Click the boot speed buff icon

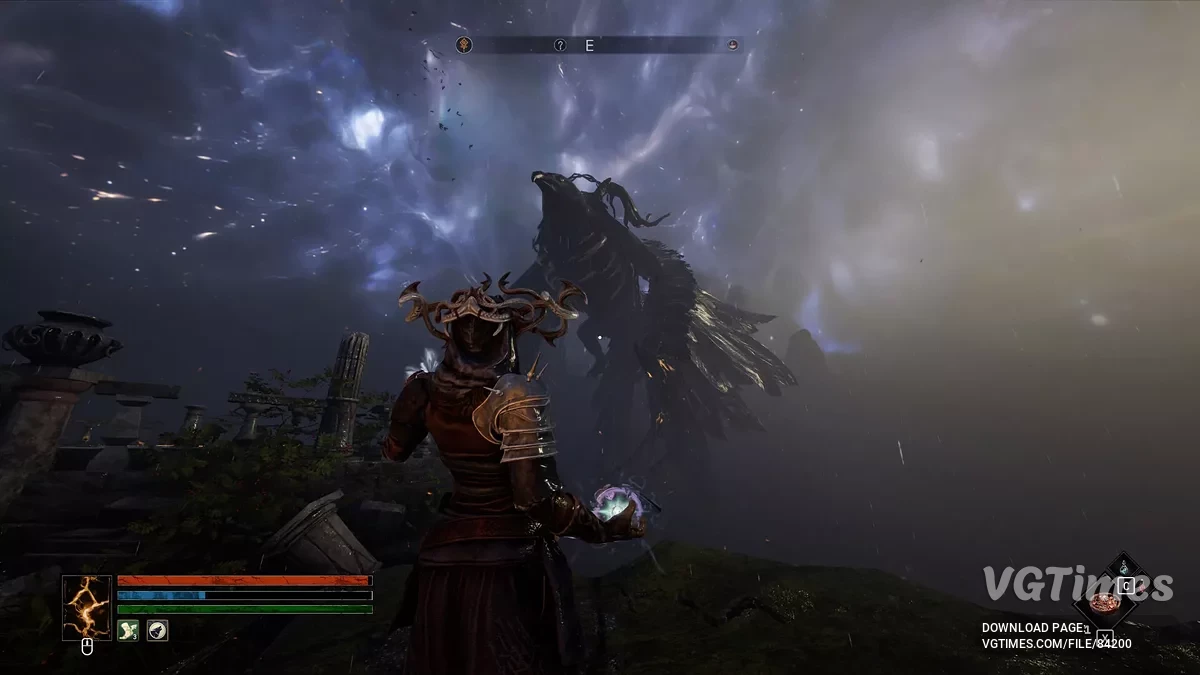point(128,630)
